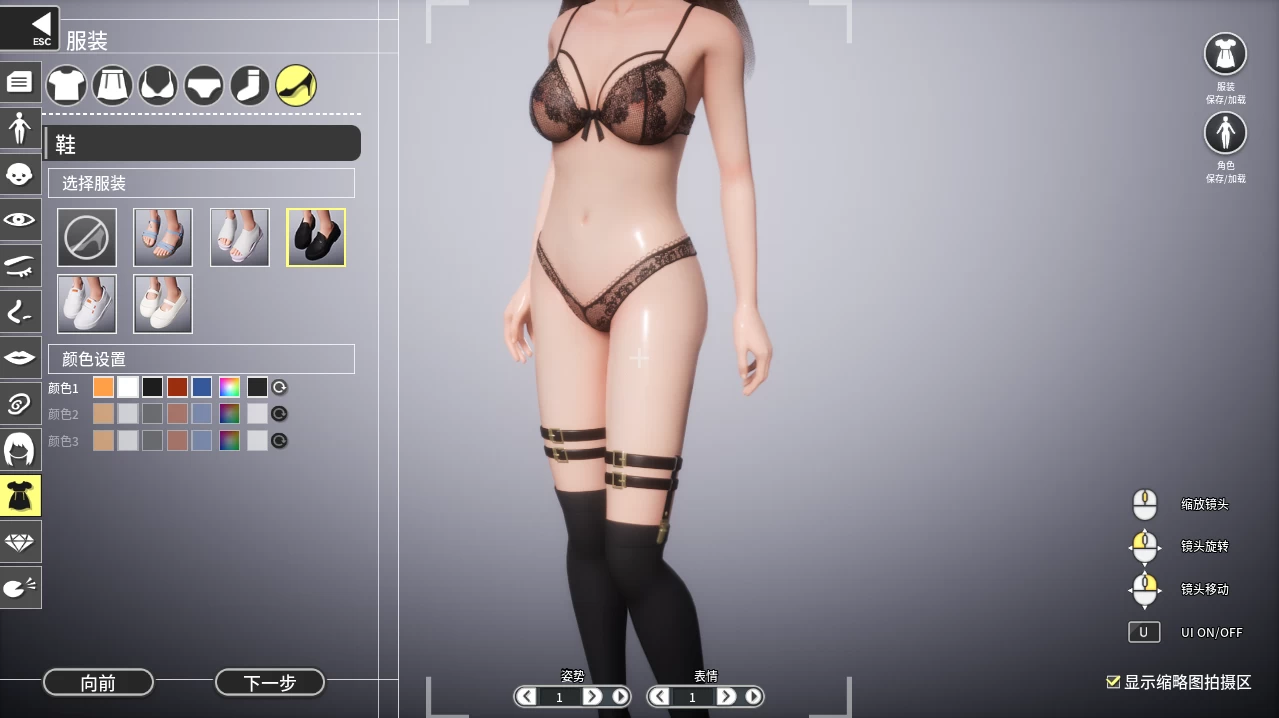Toggle the thumbnail capture area checkbox
This screenshot has width=1279, height=718.
coord(1113,682)
